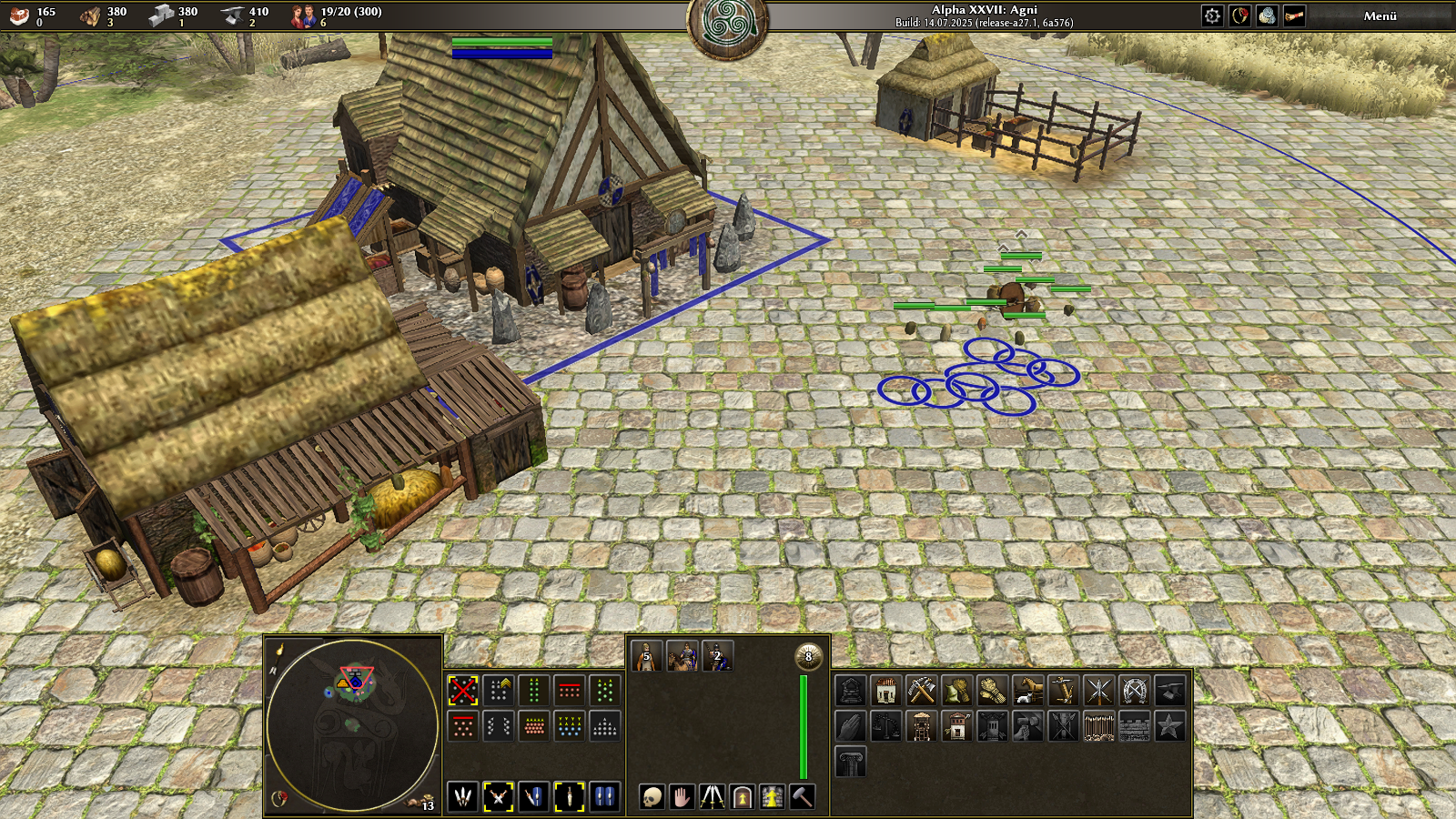Screen dimensions: 1456x819
Task: Select the group of five female citizens
Action: click(646, 656)
